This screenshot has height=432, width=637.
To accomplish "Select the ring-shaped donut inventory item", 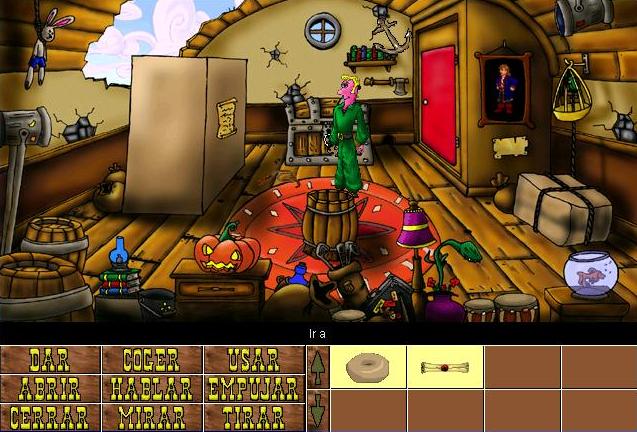I will tap(368, 367).
